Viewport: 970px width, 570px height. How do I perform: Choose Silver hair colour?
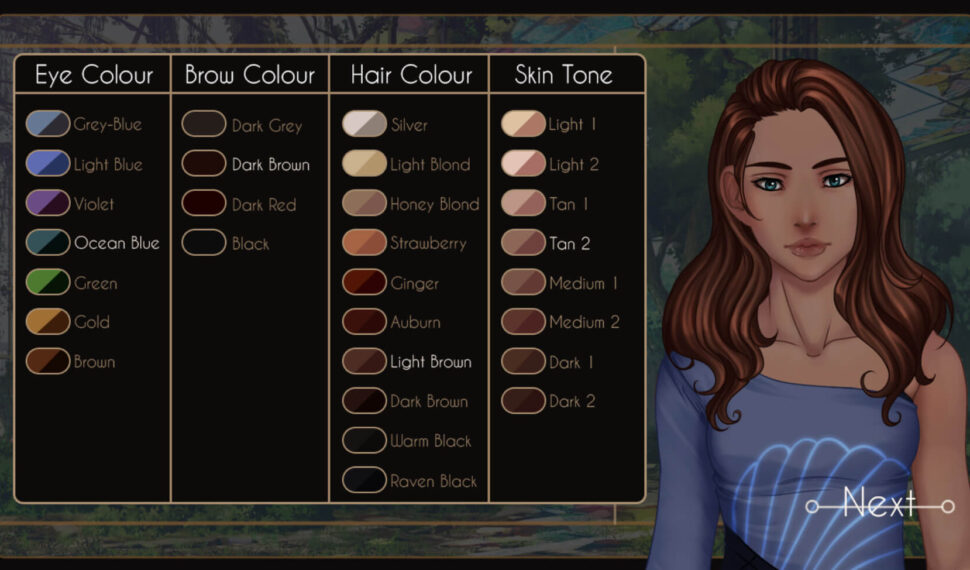364,125
